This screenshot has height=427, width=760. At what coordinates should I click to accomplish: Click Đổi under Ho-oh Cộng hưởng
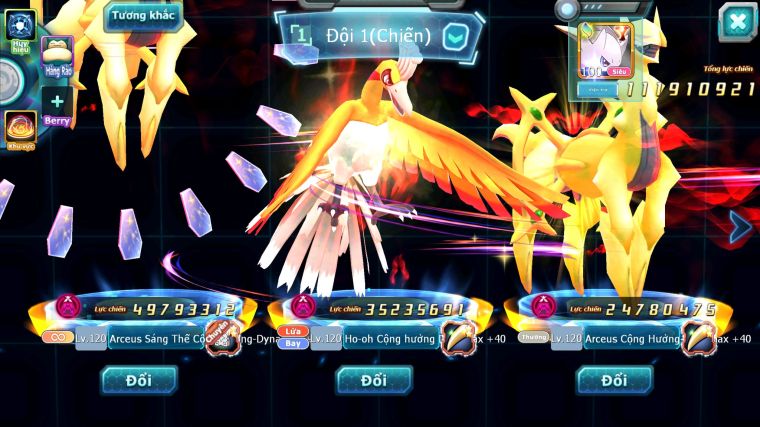(x=374, y=380)
